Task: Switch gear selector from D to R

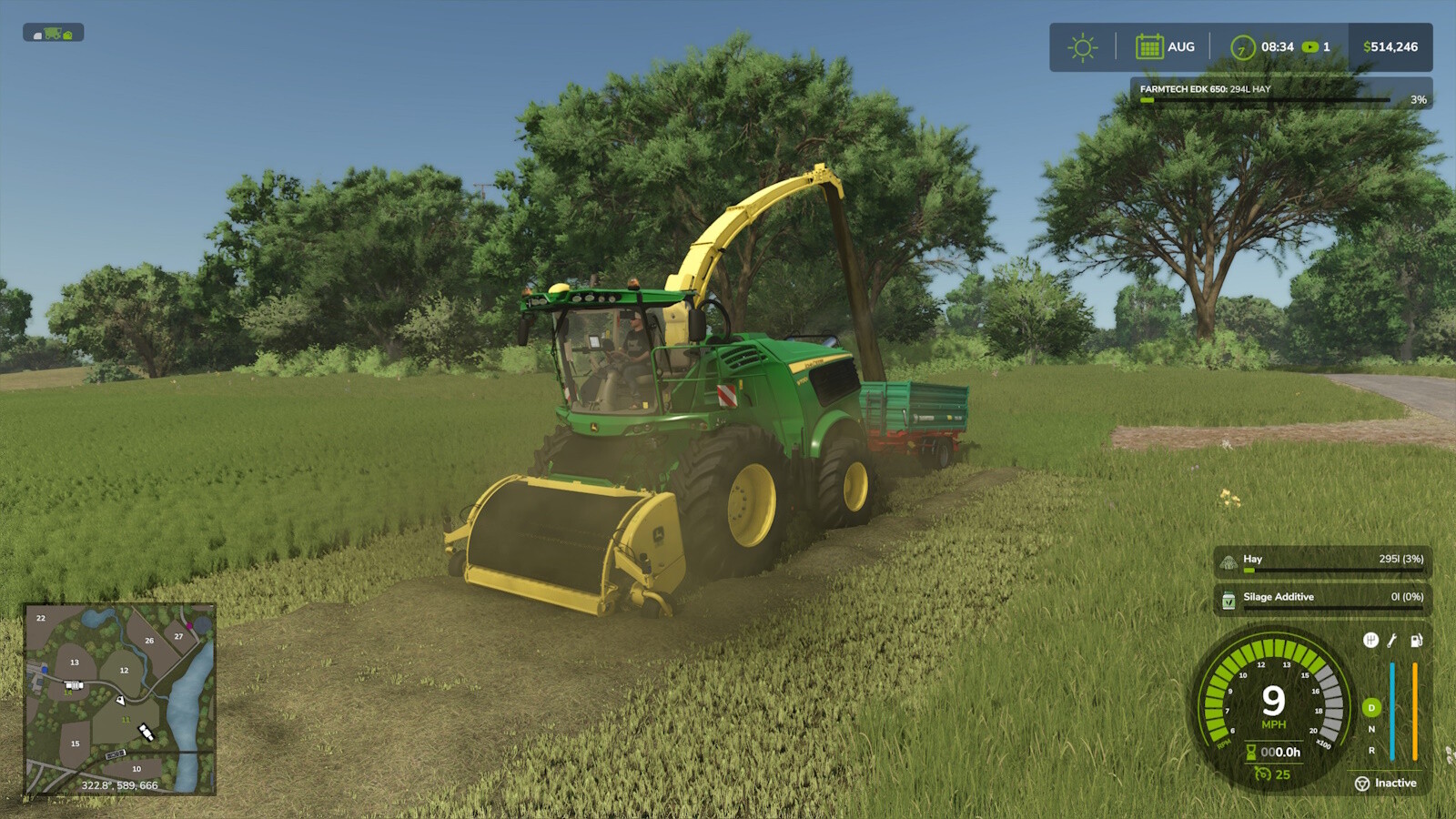Action: click(1371, 751)
